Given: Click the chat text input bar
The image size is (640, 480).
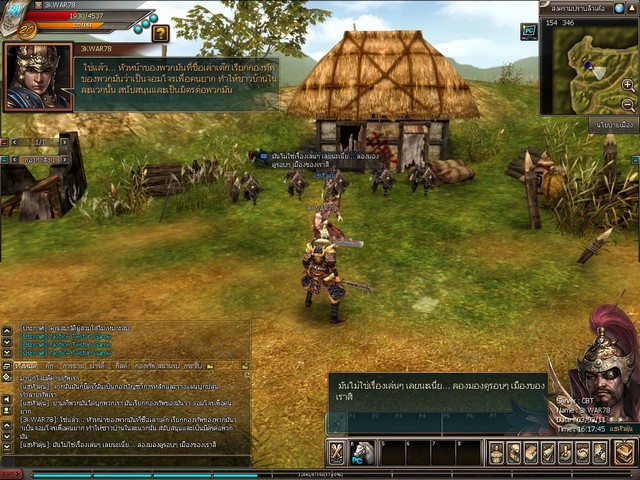Looking at the screenshot, I should [120, 459].
